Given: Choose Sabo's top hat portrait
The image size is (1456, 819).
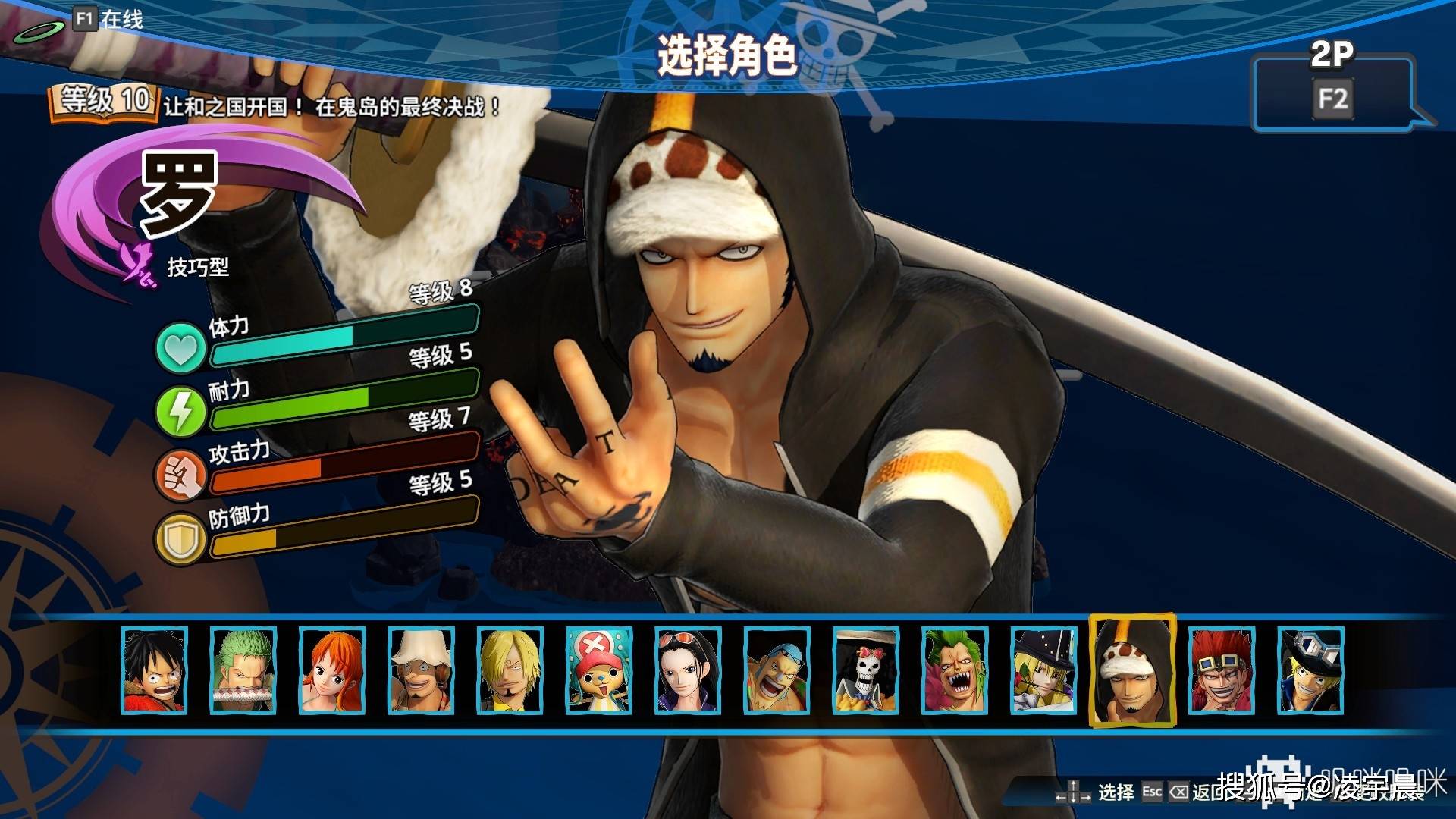Looking at the screenshot, I should 1310,670.
